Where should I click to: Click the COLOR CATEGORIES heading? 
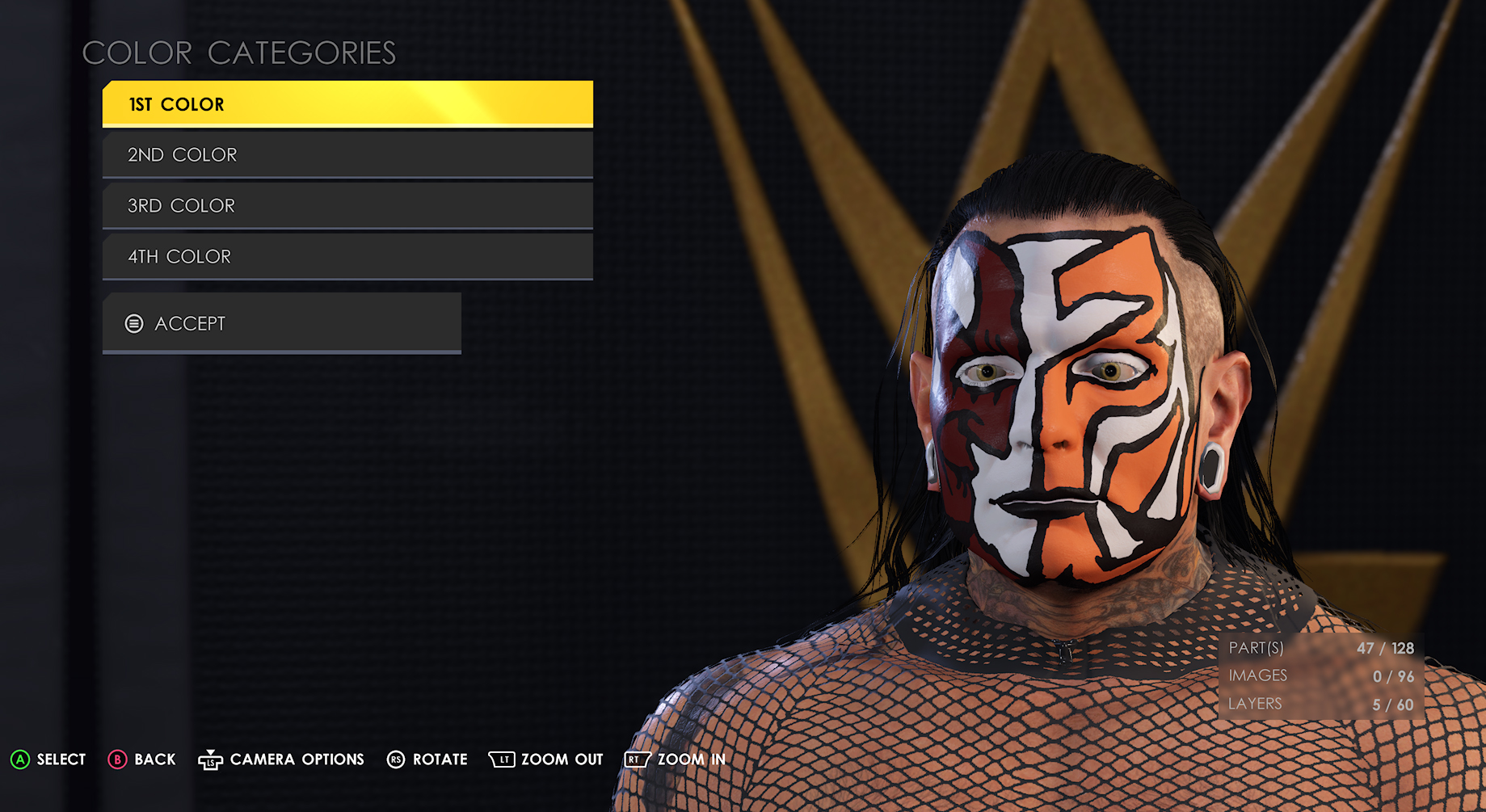(x=240, y=53)
